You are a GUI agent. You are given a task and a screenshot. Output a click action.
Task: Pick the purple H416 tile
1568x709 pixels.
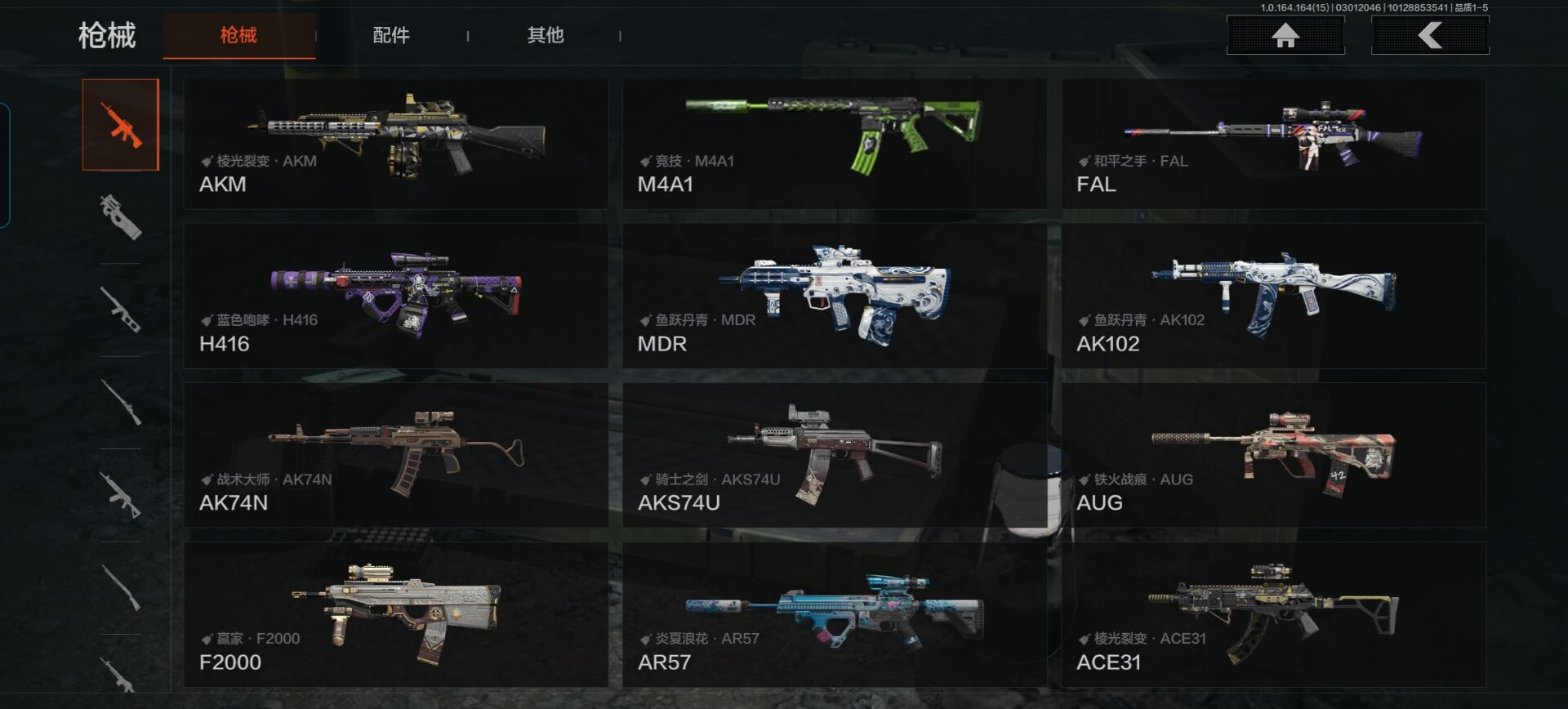point(396,296)
